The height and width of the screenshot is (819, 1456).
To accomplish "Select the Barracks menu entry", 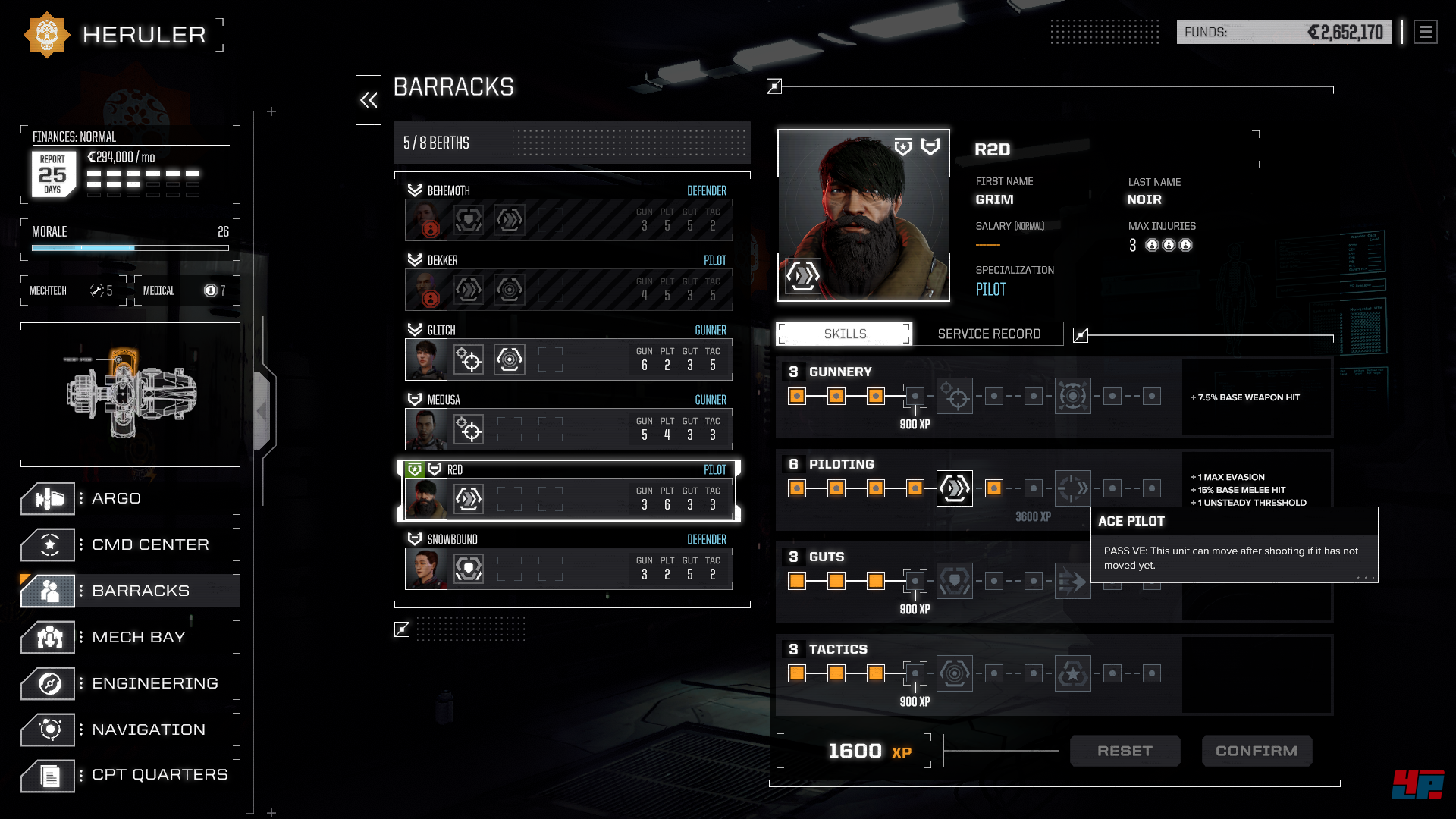I will point(129,591).
